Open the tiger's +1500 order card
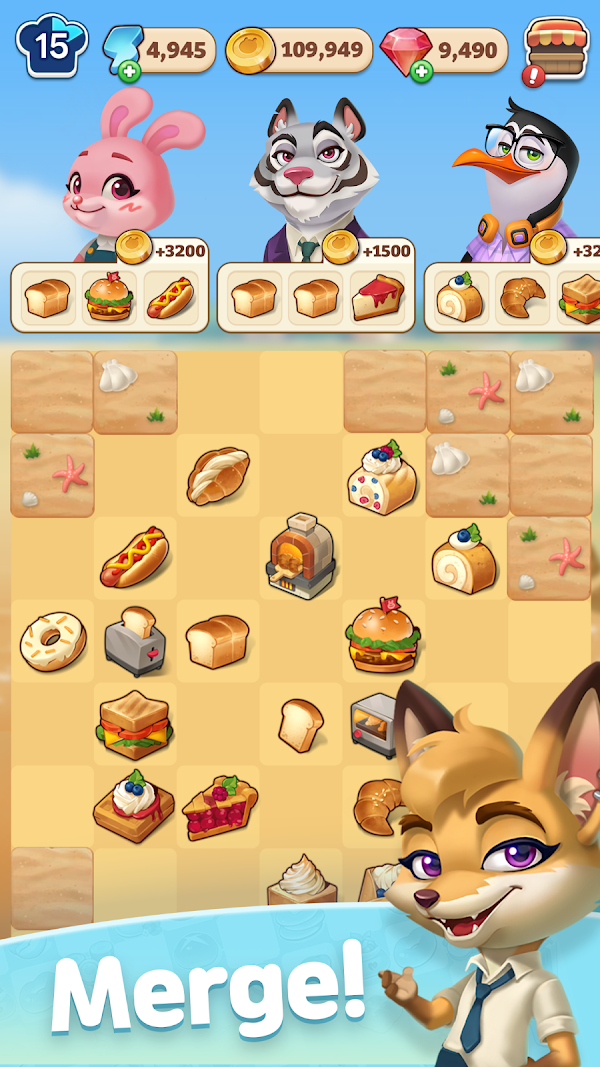The width and height of the screenshot is (600, 1067). (x=316, y=297)
